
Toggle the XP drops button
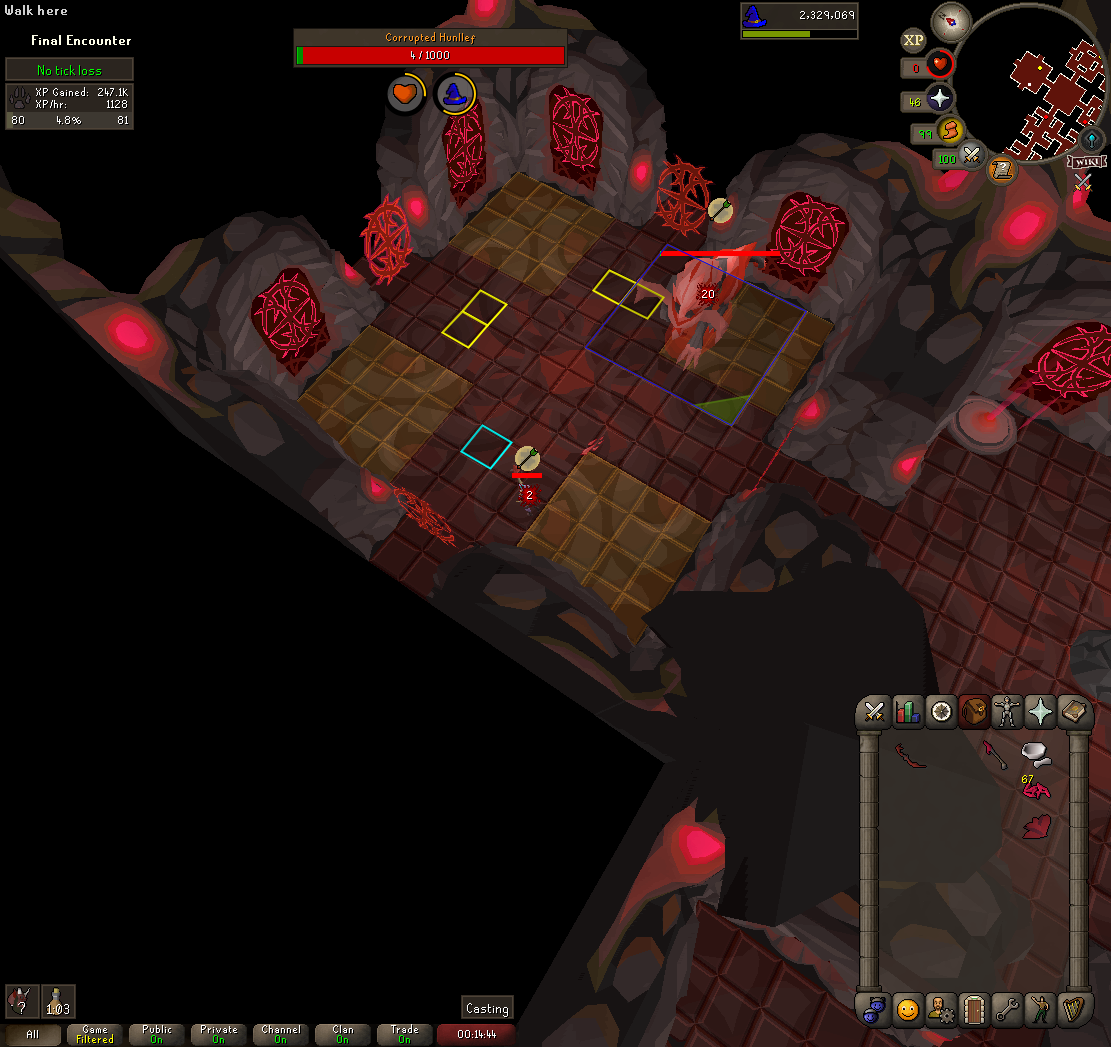point(913,40)
